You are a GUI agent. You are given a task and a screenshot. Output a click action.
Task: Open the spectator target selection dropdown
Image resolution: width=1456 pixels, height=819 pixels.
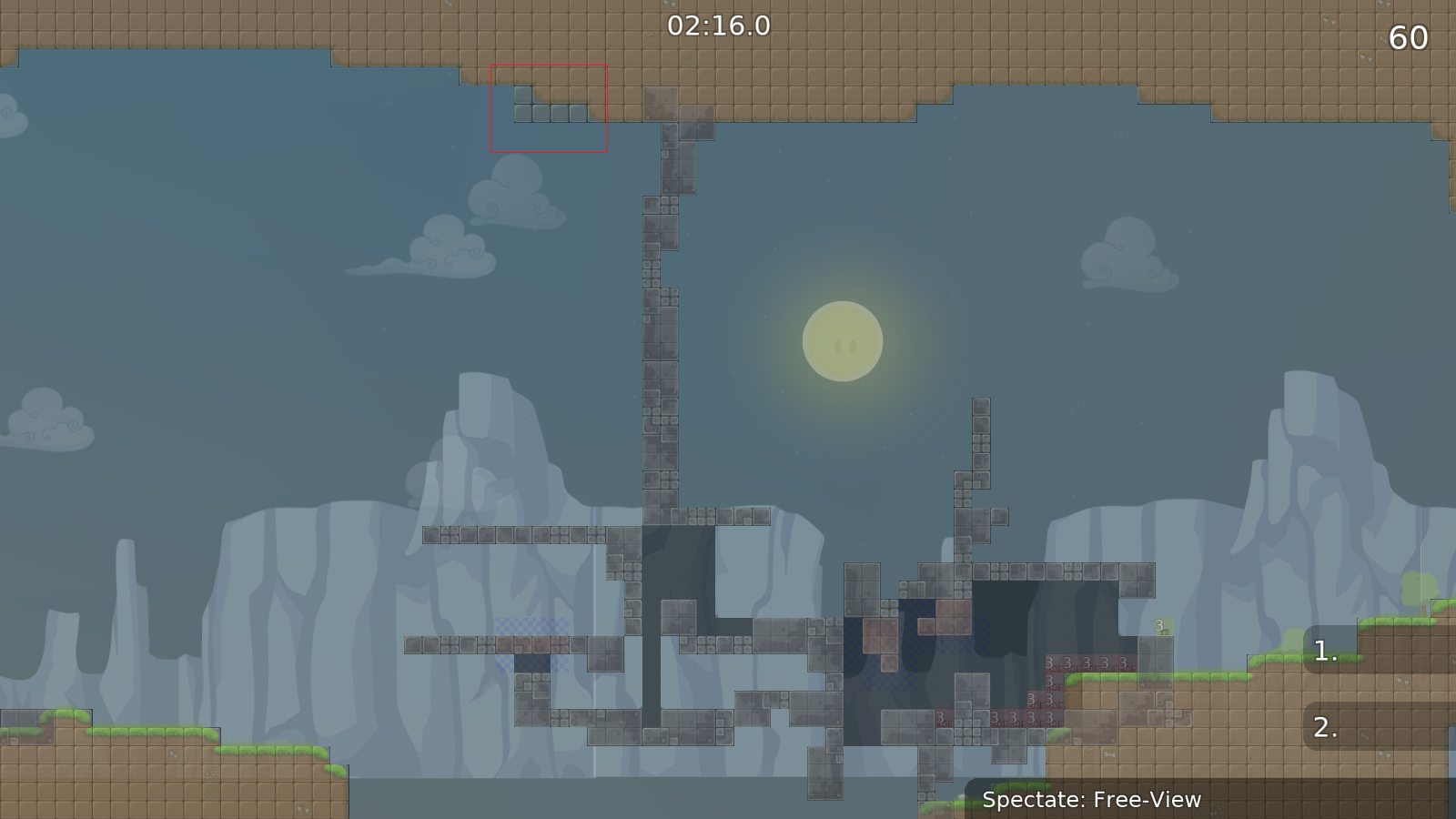tap(1090, 801)
